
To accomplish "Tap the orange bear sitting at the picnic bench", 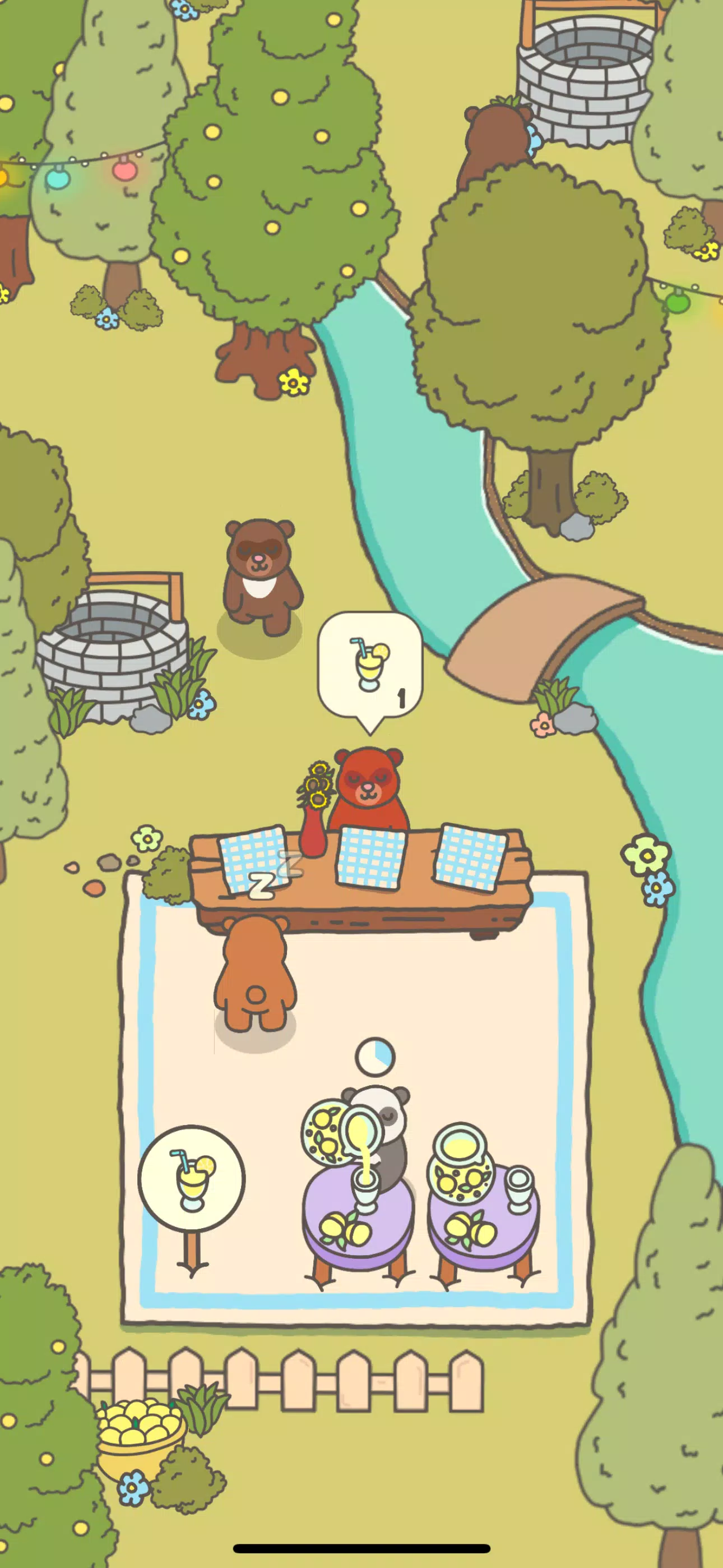I will [256, 968].
